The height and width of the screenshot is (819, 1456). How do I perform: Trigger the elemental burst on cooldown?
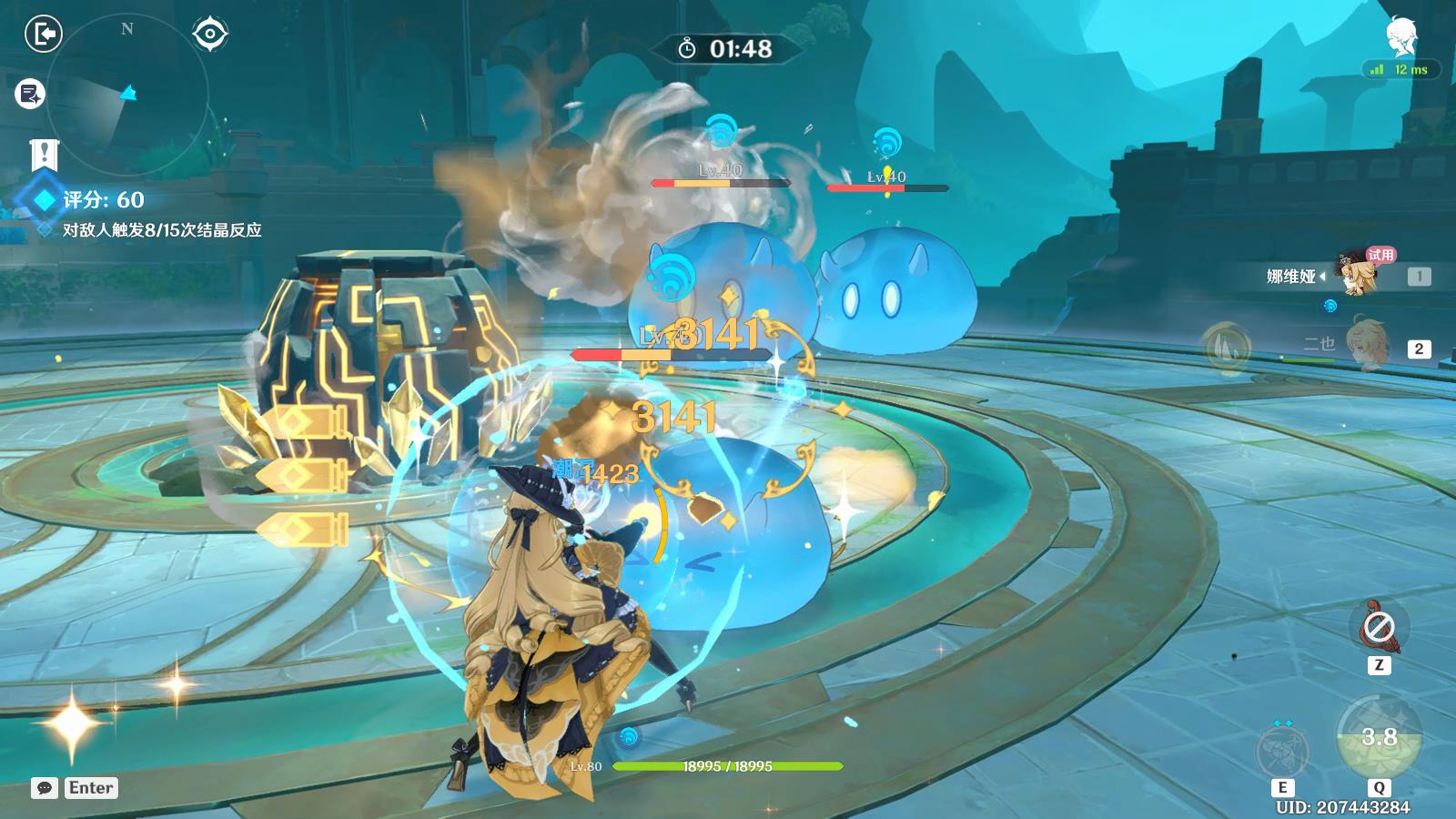pyautogui.click(x=1379, y=738)
